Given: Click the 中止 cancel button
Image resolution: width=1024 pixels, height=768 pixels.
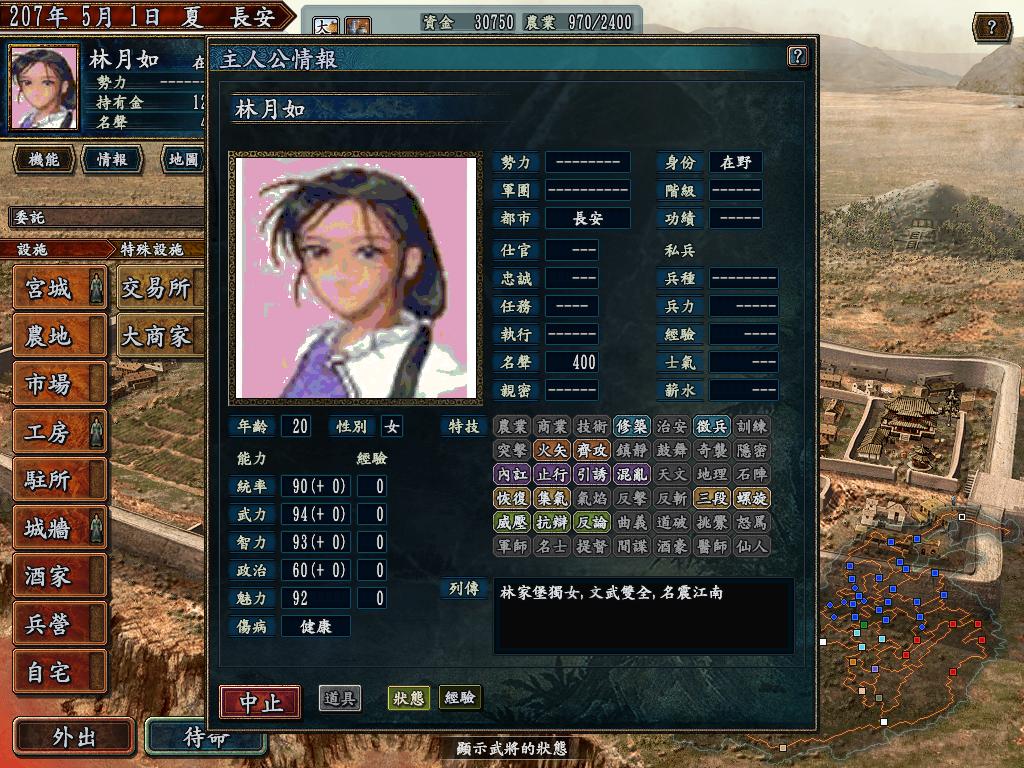Looking at the screenshot, I should [259, 701].
